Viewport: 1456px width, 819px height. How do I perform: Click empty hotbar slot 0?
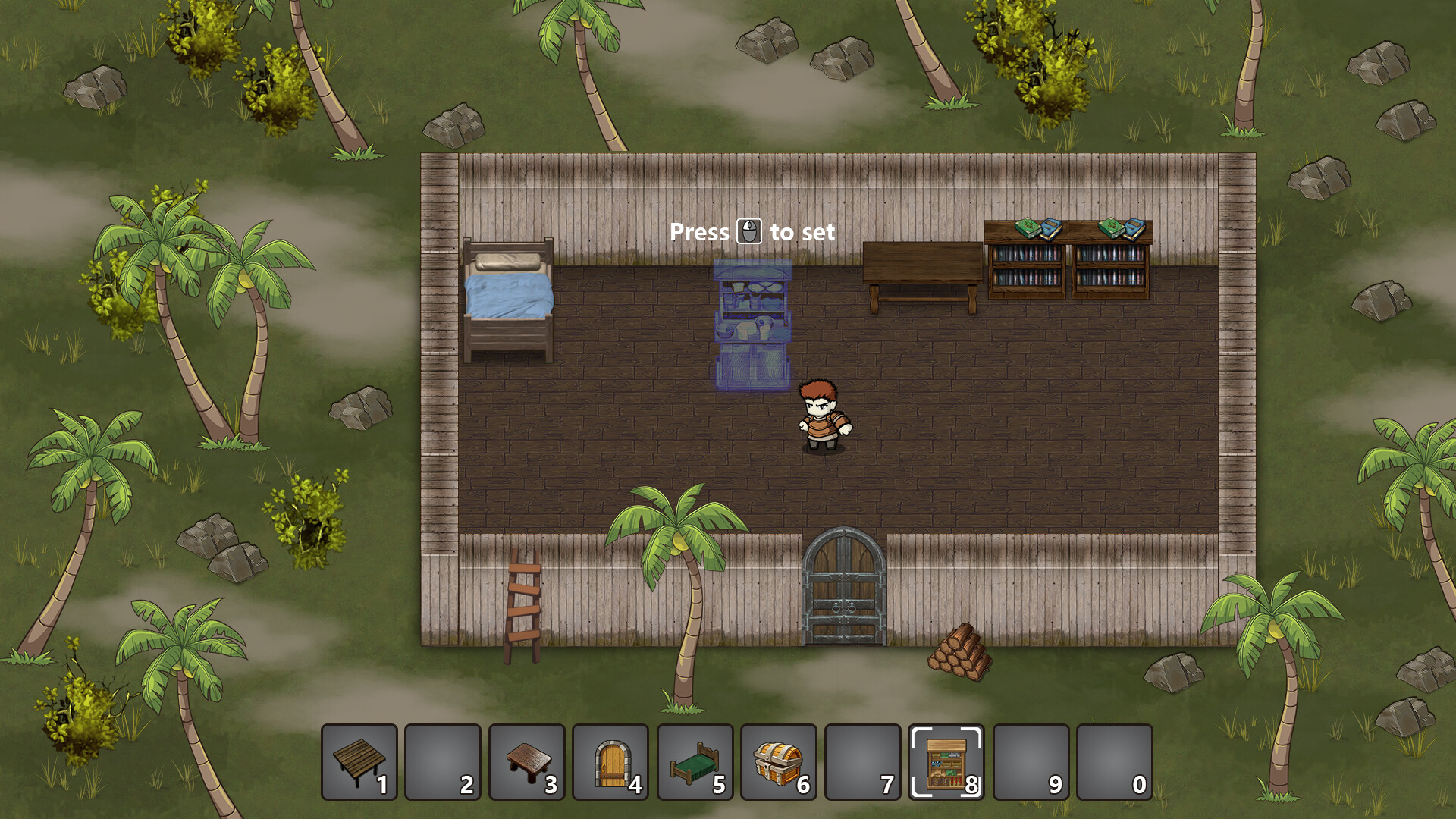1116,762
